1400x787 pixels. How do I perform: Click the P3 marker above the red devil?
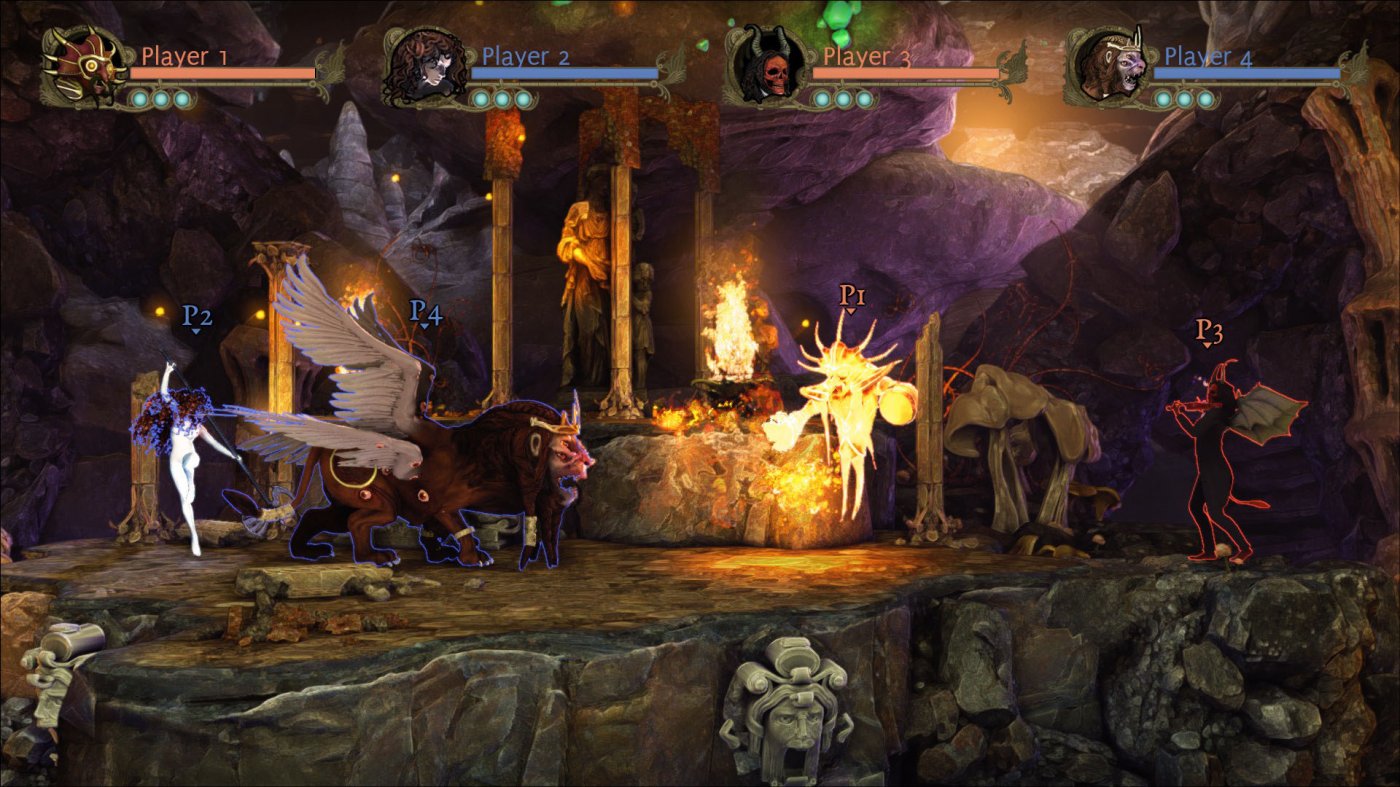click(x=1209, y=330)
